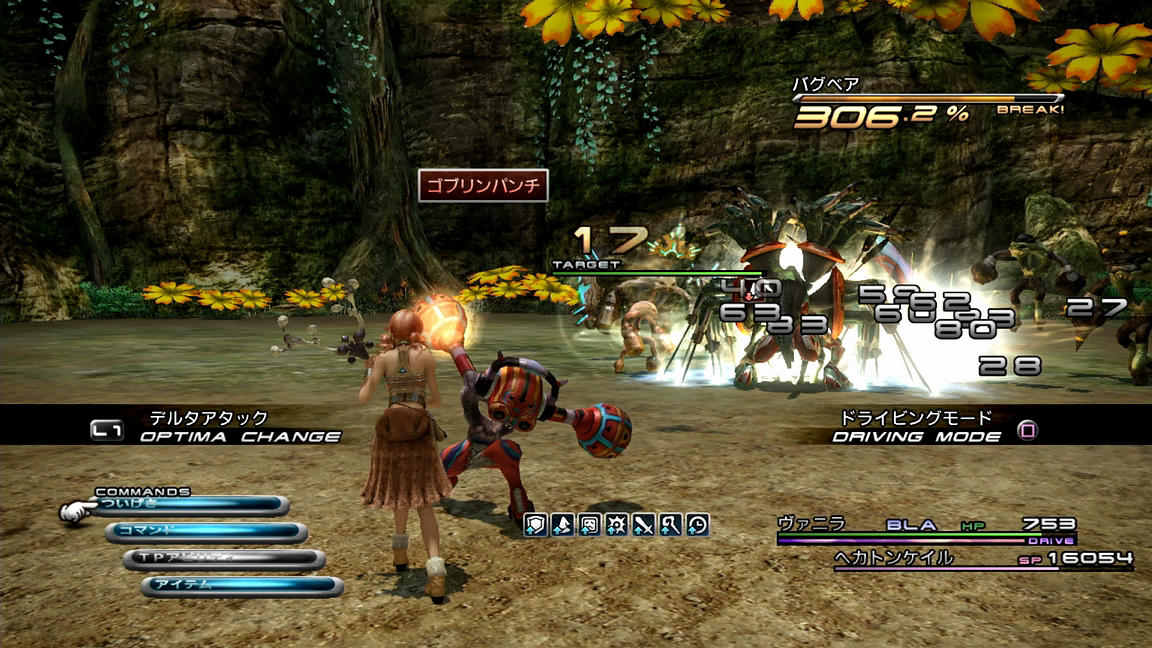Open the TPアビリティ command
The width and height of the screenshot is (1152, 648).
pyautogui.click(x=225, y=559)
